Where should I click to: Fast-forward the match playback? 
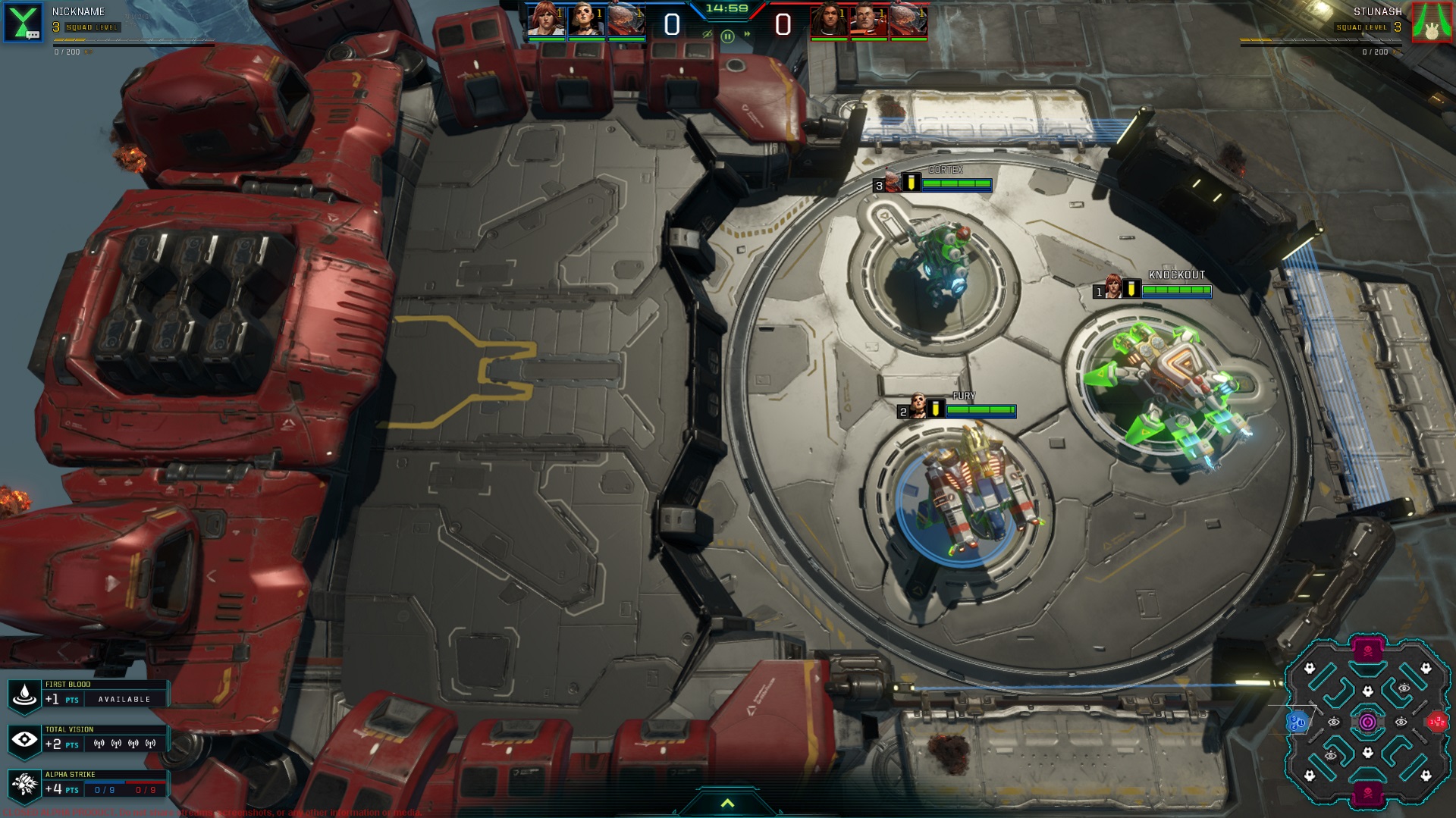pos(747,34)
